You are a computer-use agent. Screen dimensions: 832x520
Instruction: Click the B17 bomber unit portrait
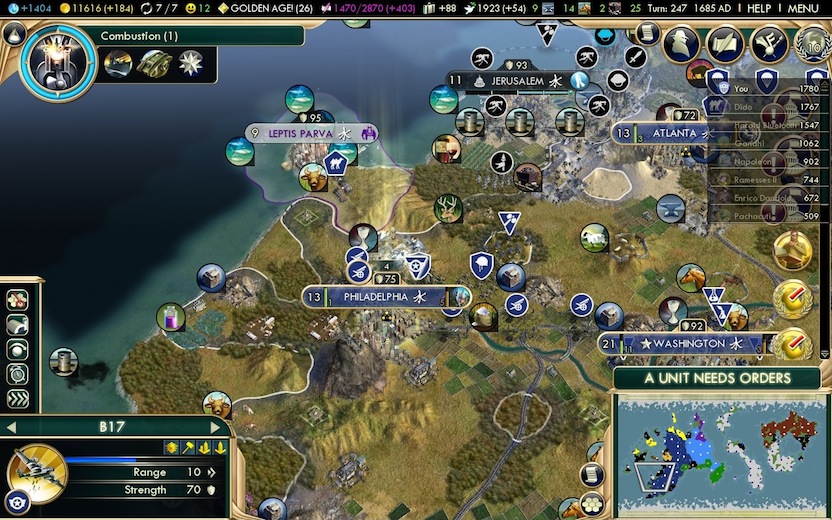37,472
